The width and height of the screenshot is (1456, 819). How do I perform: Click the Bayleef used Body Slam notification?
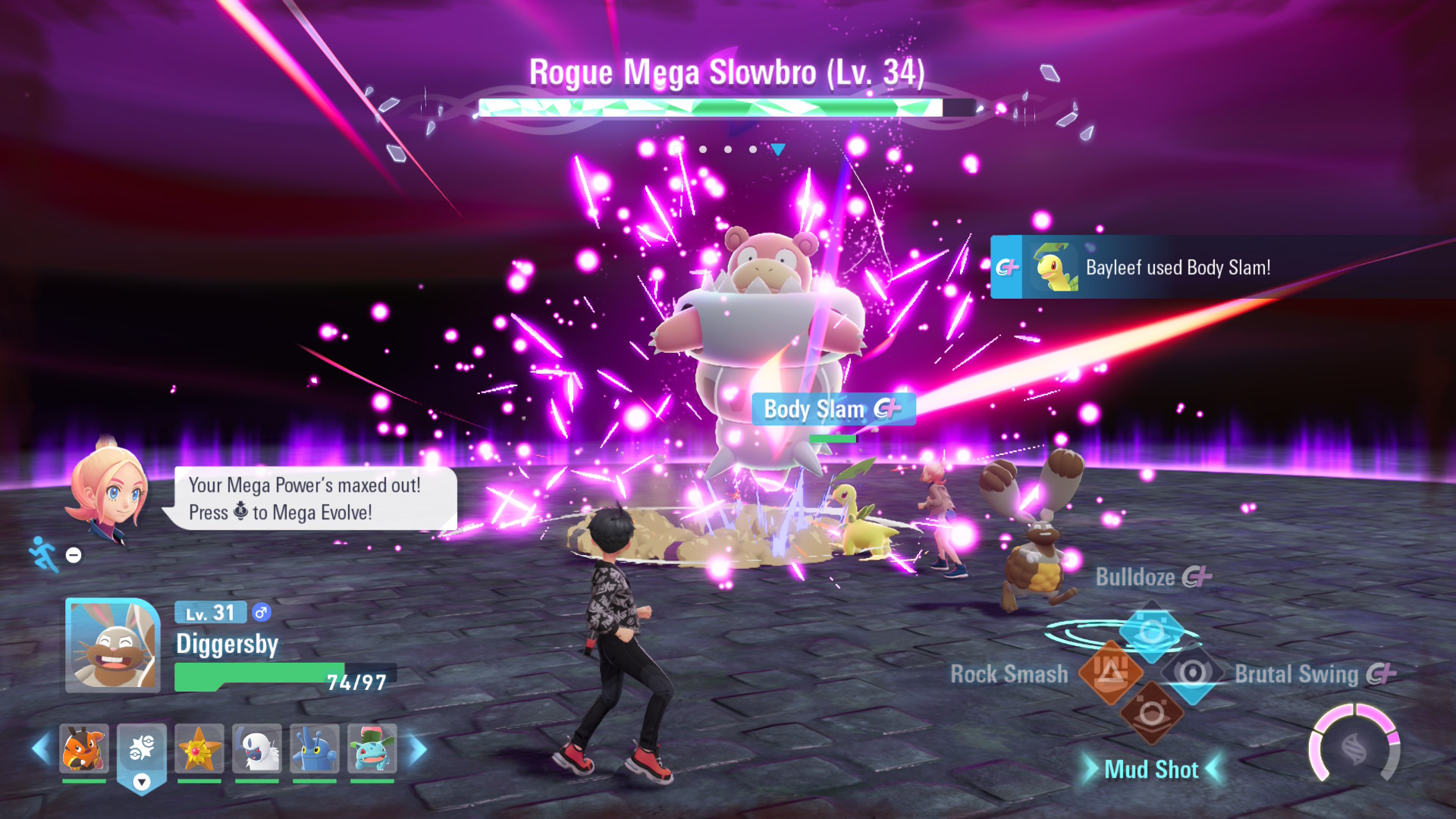(1177, 267)
